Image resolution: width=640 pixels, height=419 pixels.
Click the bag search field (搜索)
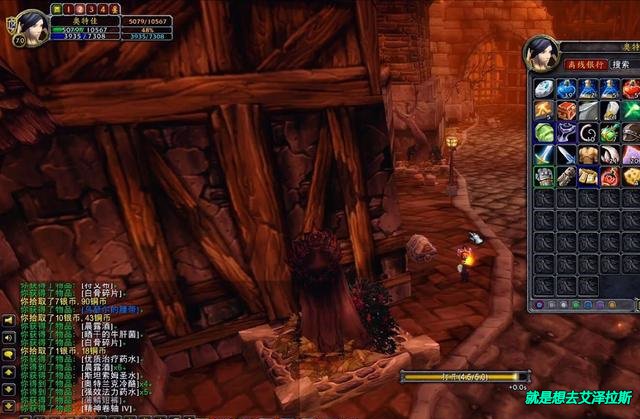pyautogui.click(x=623, y=64)
